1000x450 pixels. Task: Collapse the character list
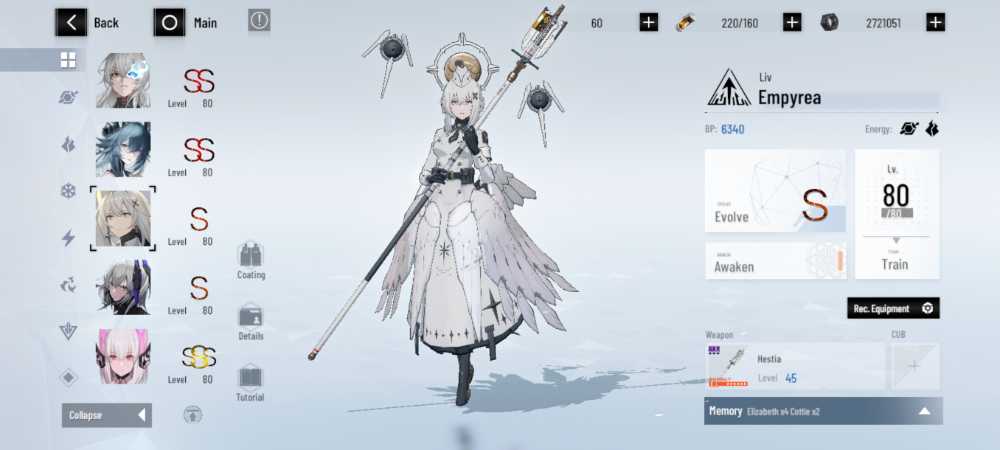click(107, 415)
